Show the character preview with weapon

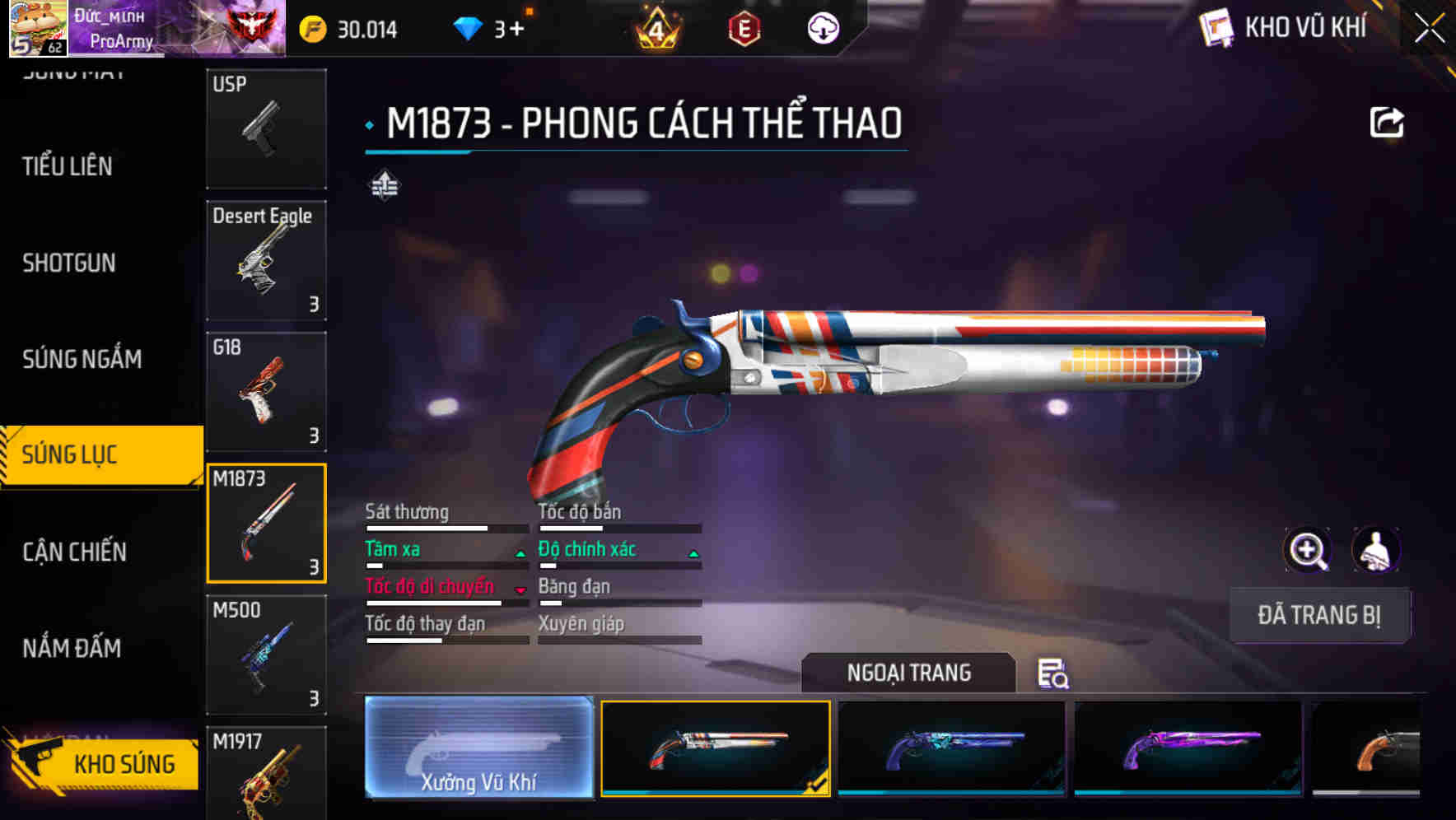(x=1375, y=550)
